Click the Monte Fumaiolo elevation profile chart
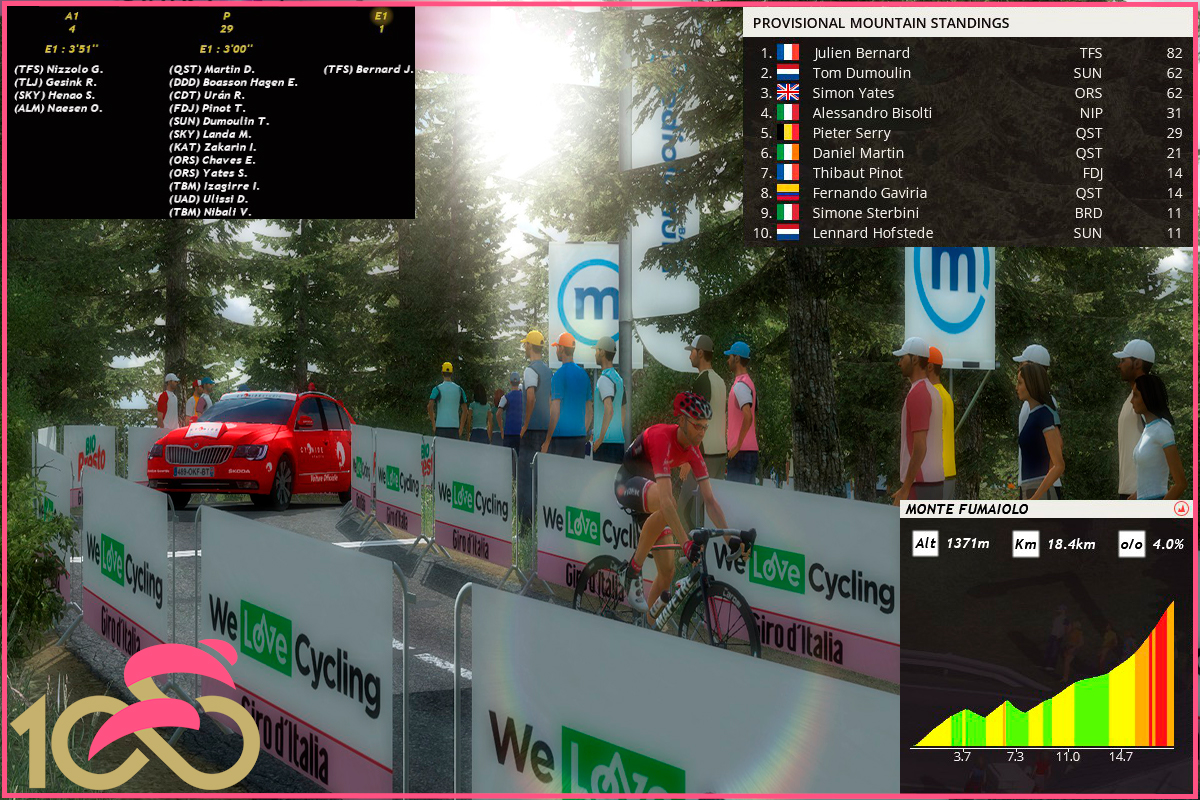The width and height of the screenshot is (1200, 800). [x=1043, y=680]
